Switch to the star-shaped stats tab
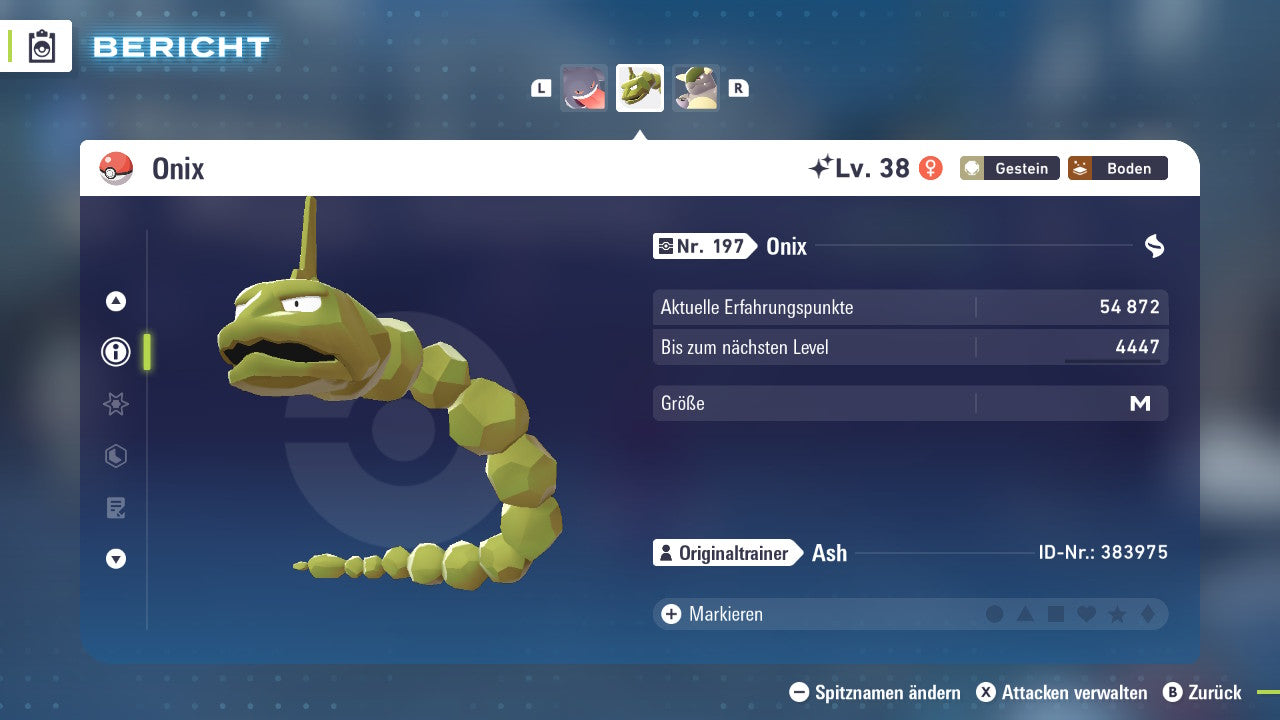 tap(116, 404)
